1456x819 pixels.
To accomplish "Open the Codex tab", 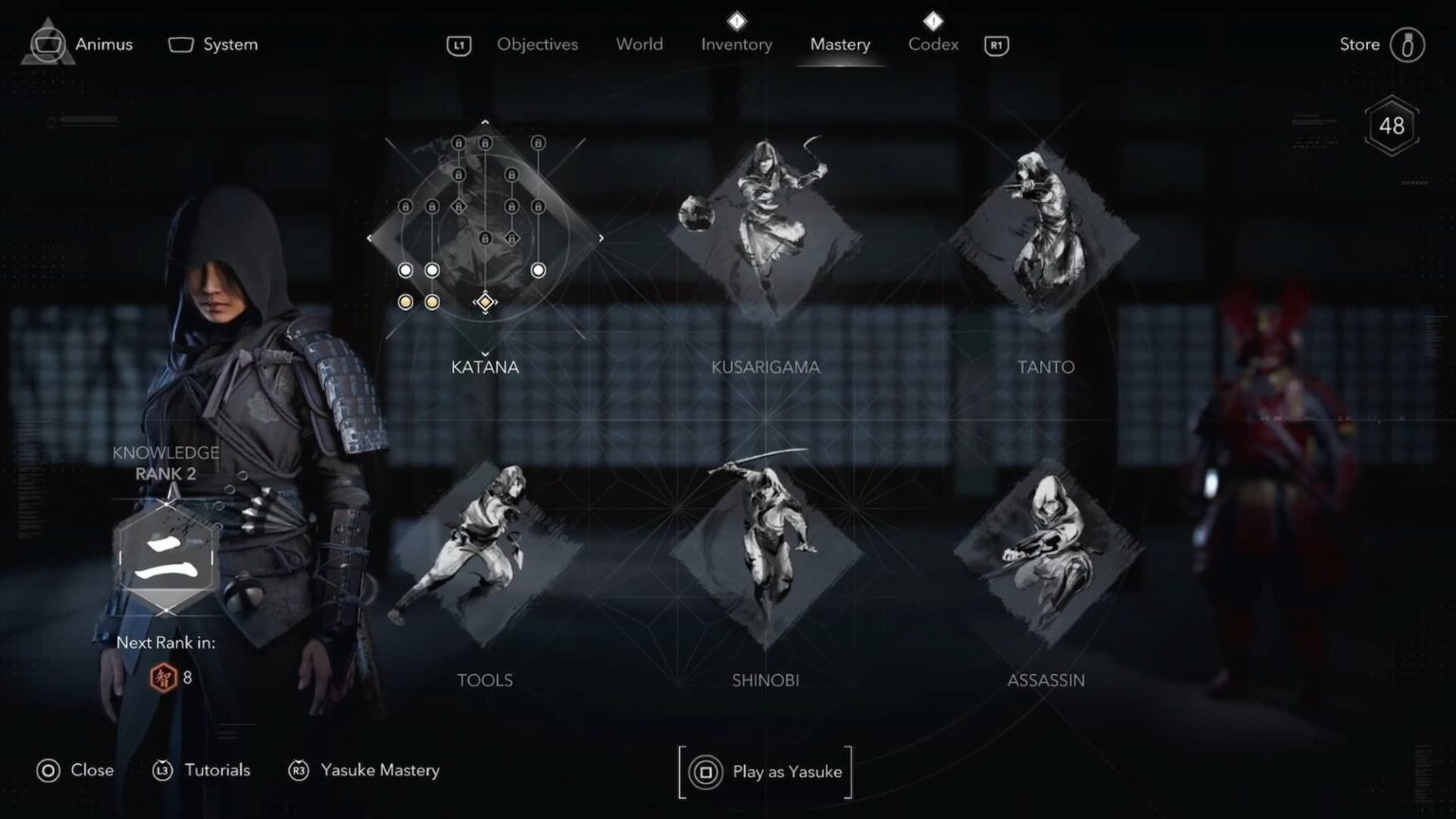I will point(932,44).
